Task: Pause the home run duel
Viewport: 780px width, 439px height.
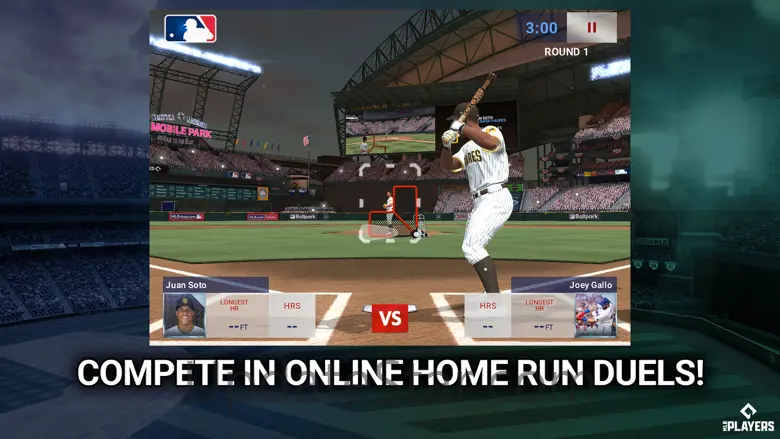Action: 591,28
